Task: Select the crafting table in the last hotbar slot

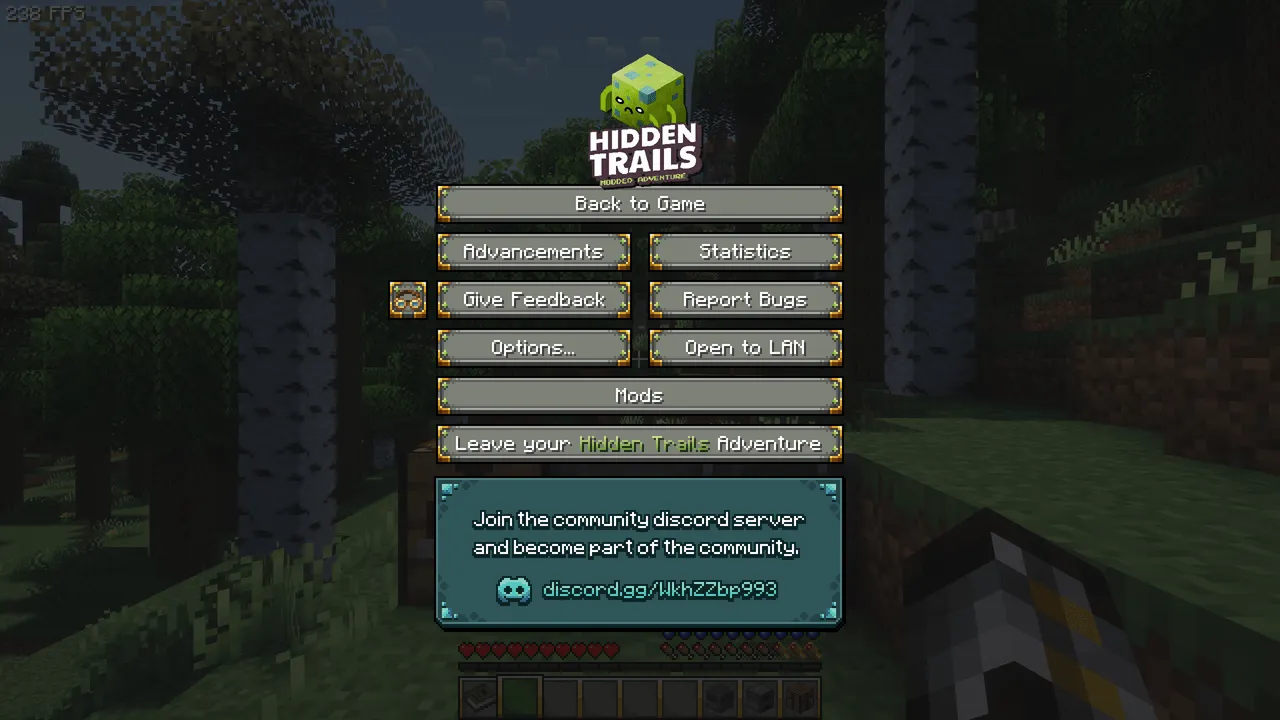Action: point(800,697)
